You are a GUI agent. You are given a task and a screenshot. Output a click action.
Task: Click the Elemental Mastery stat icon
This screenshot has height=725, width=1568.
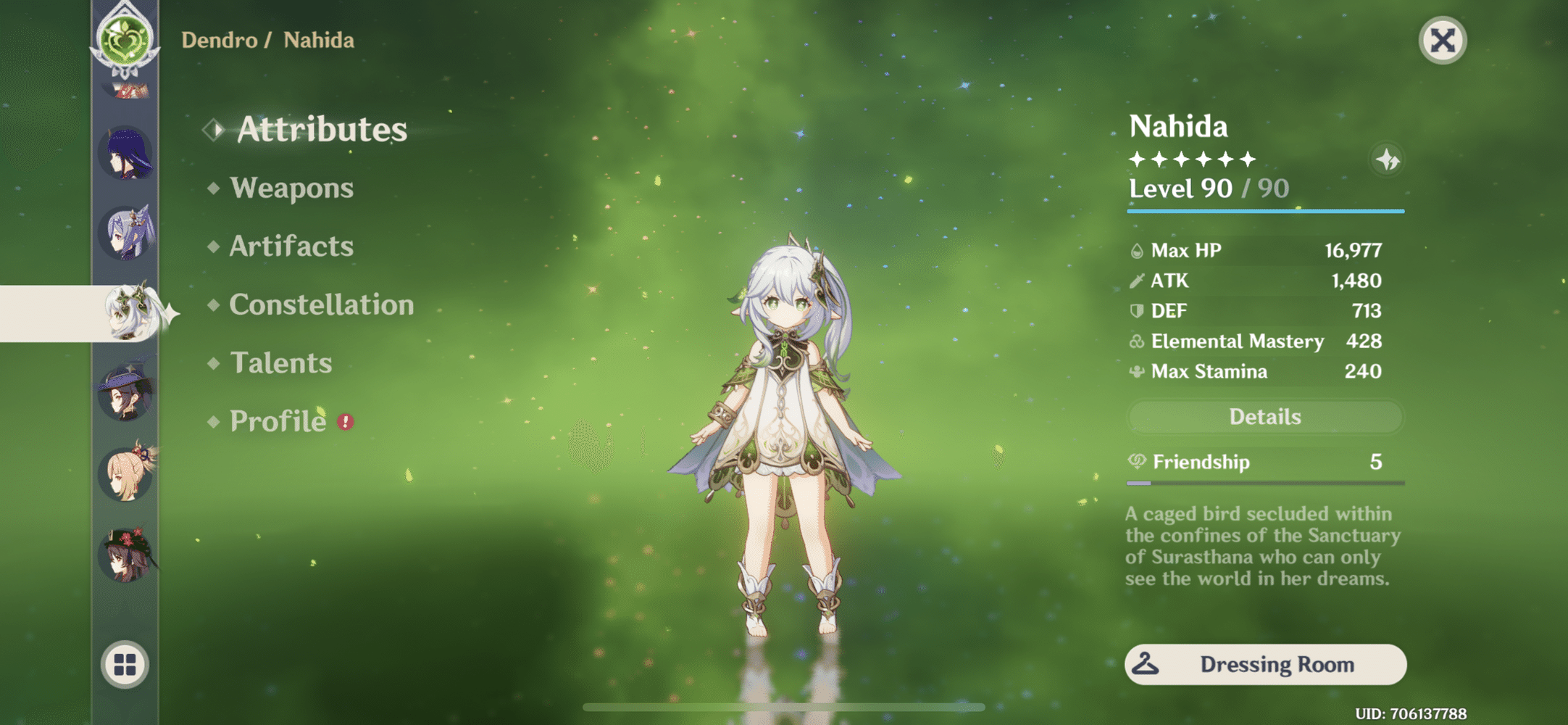point(1135,341)
